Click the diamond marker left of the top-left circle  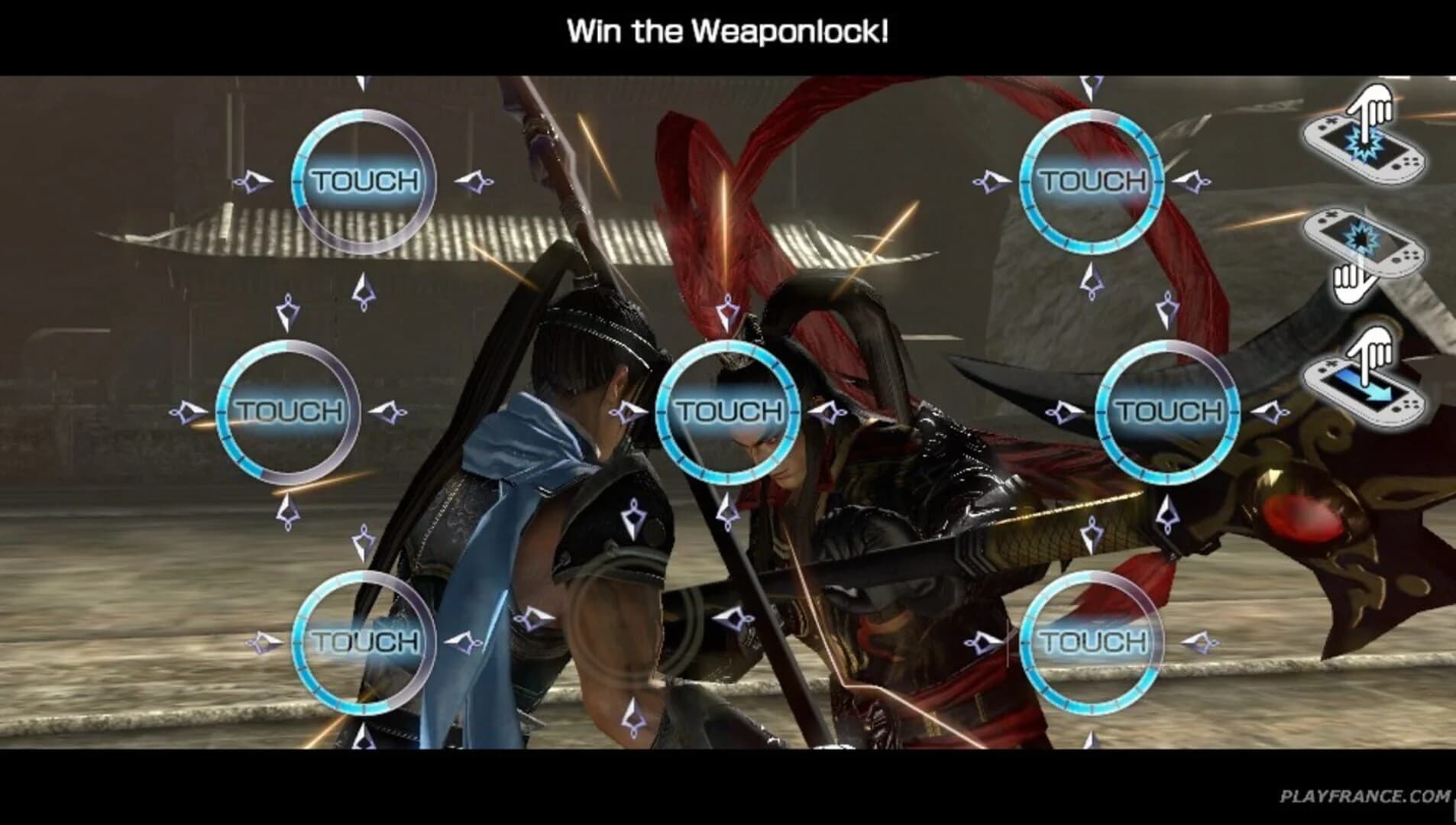click(252, 181)
